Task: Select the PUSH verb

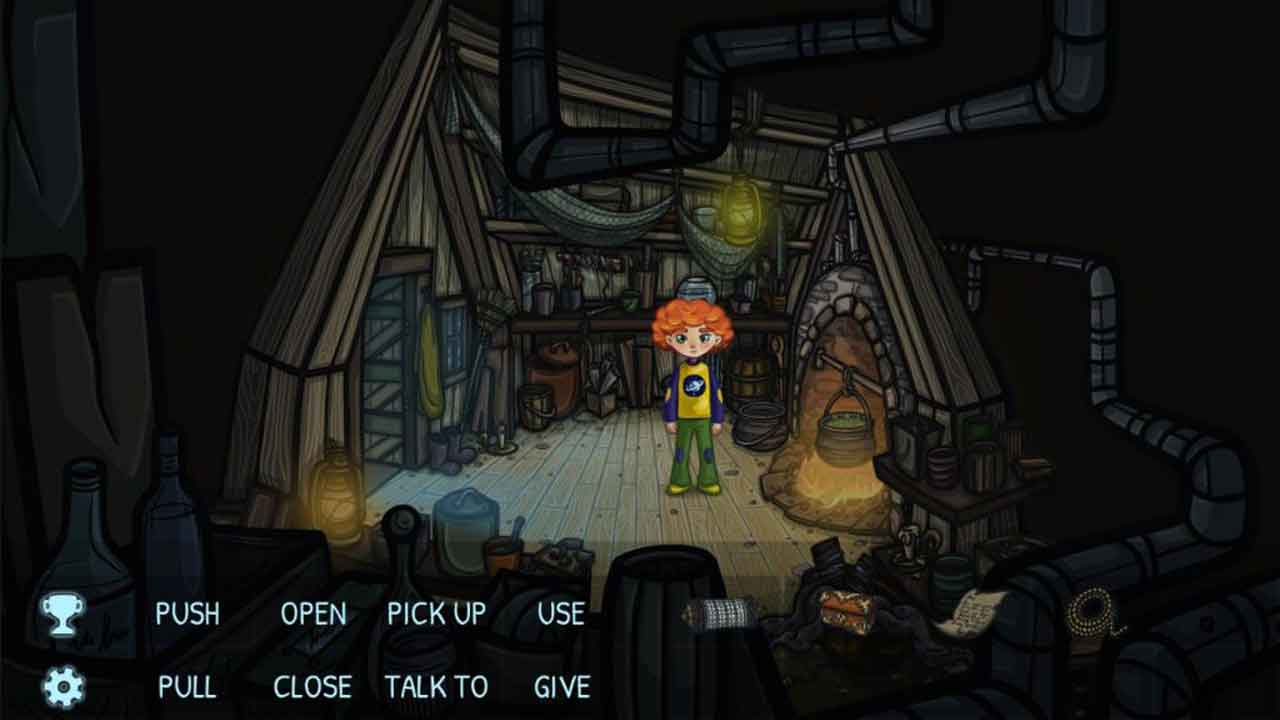Action: pyautogui.click(x=187, y=613)
